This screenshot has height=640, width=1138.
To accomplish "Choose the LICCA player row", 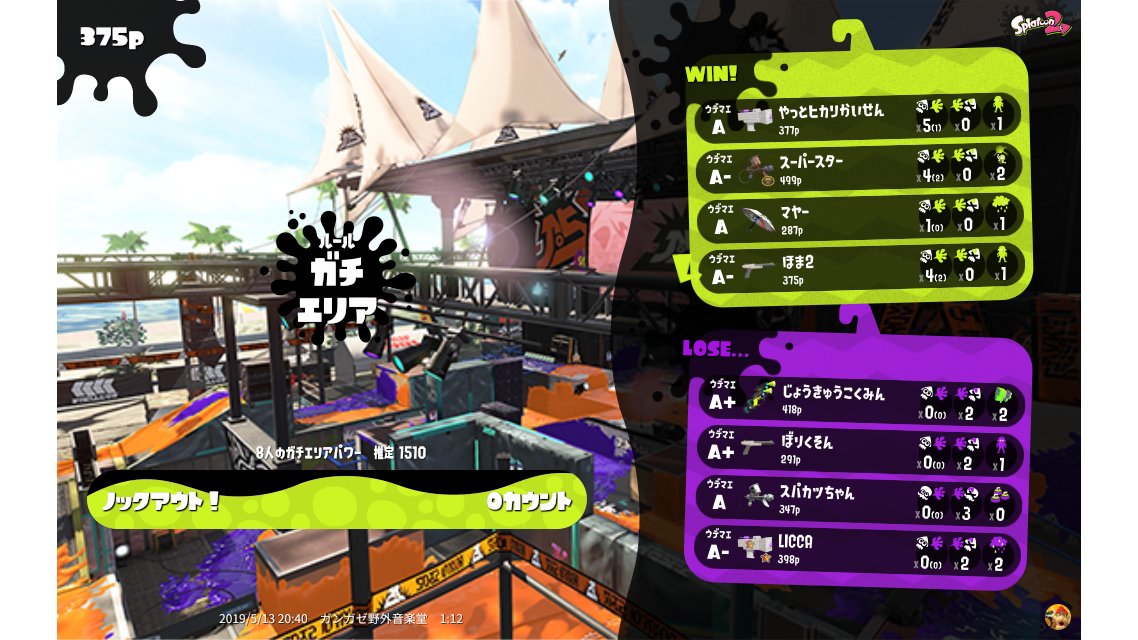I will (860, 549).
